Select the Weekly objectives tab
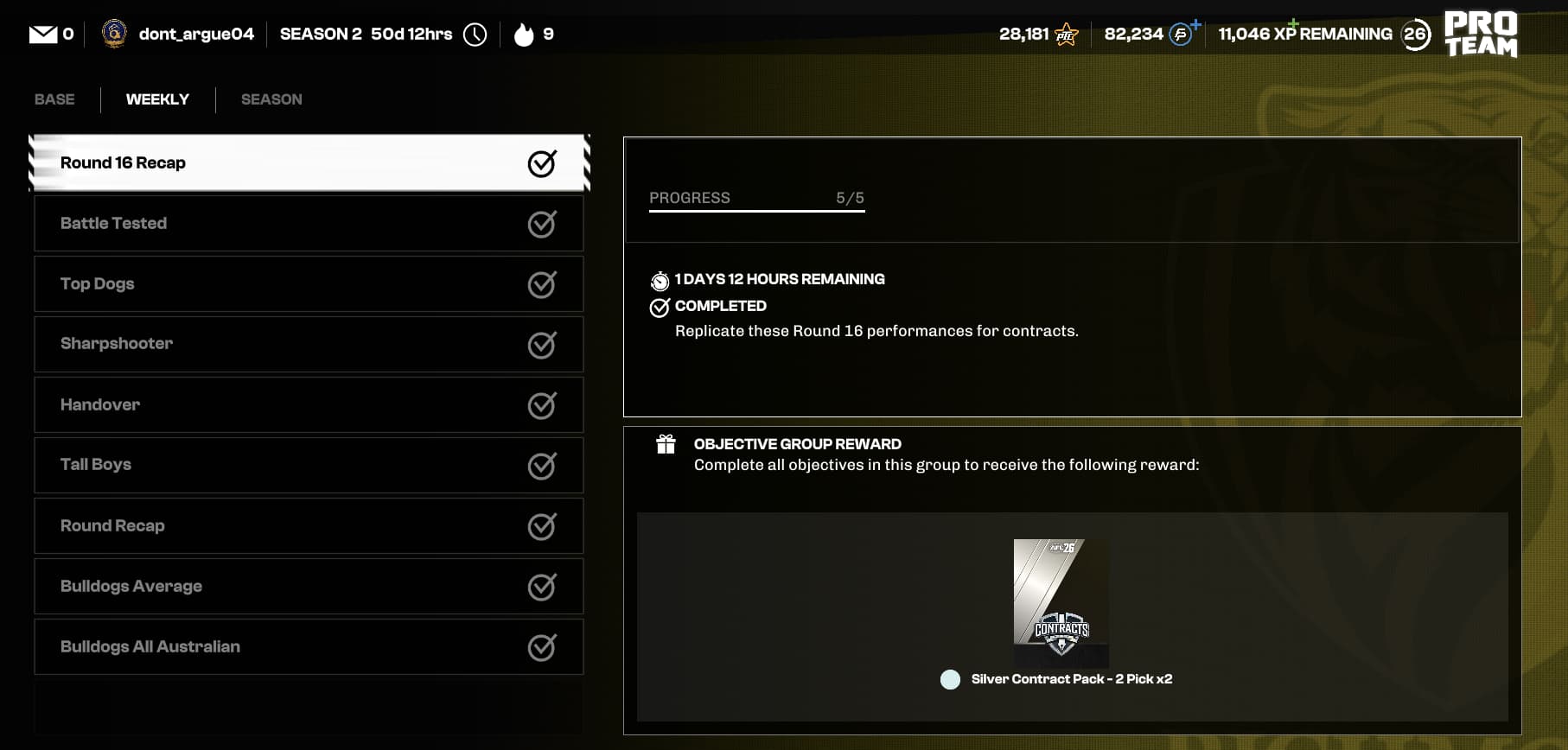The image size is (1568, 750). coord(157,99)
